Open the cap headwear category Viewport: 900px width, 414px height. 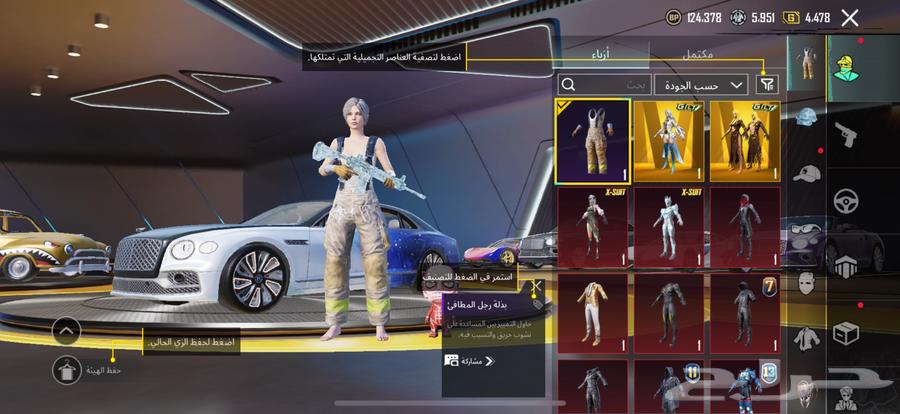tap(807, 172)
